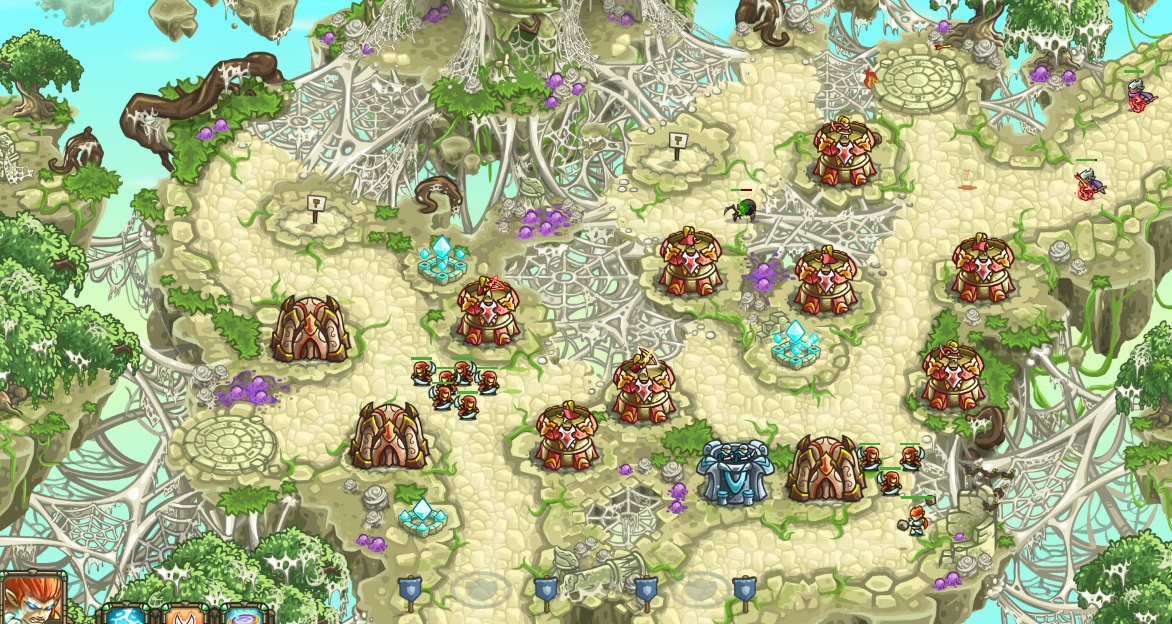
Task: Trigger the purple swirl ability icon
Action: click(245, 614)
